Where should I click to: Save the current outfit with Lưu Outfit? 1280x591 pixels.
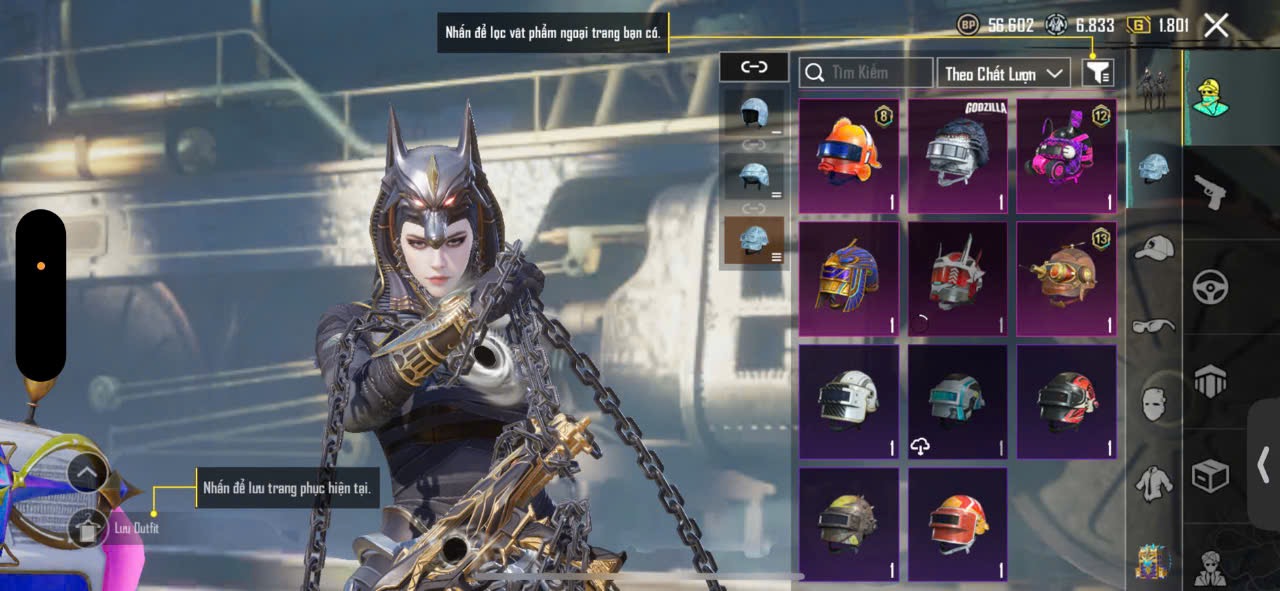tap(88, 528)
